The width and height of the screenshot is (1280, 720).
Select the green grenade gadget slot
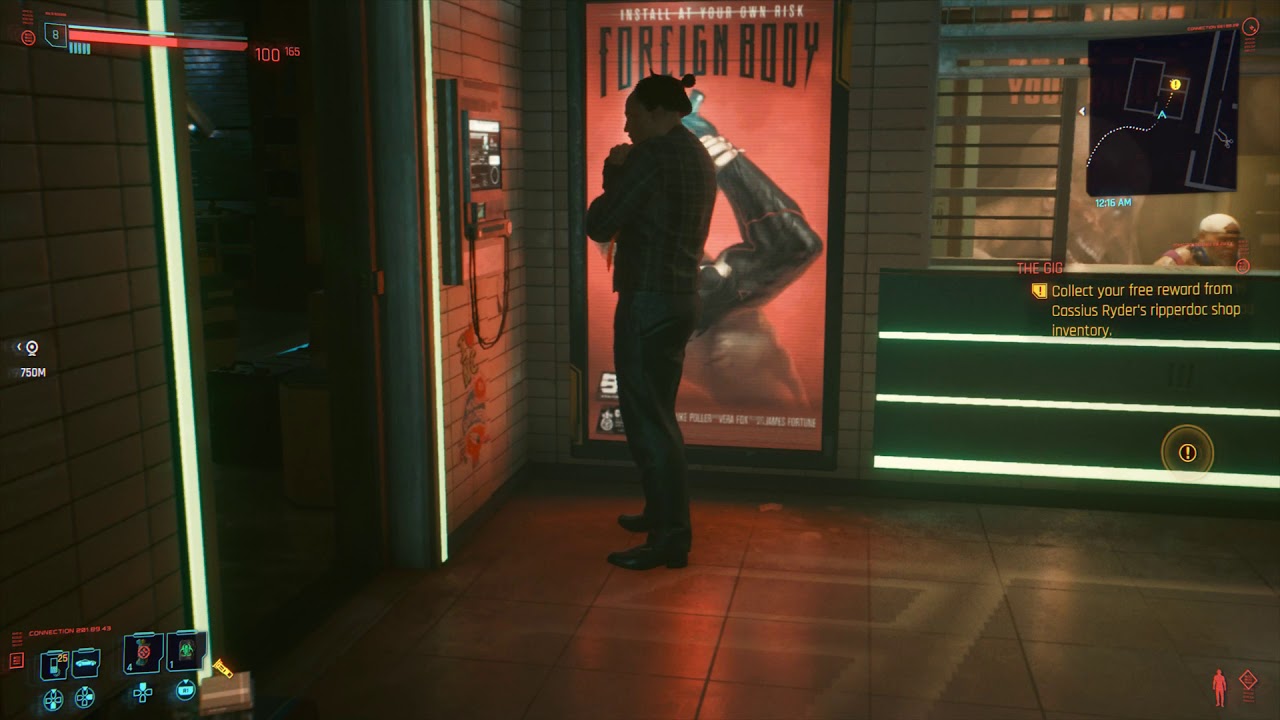tap(186, 652)
